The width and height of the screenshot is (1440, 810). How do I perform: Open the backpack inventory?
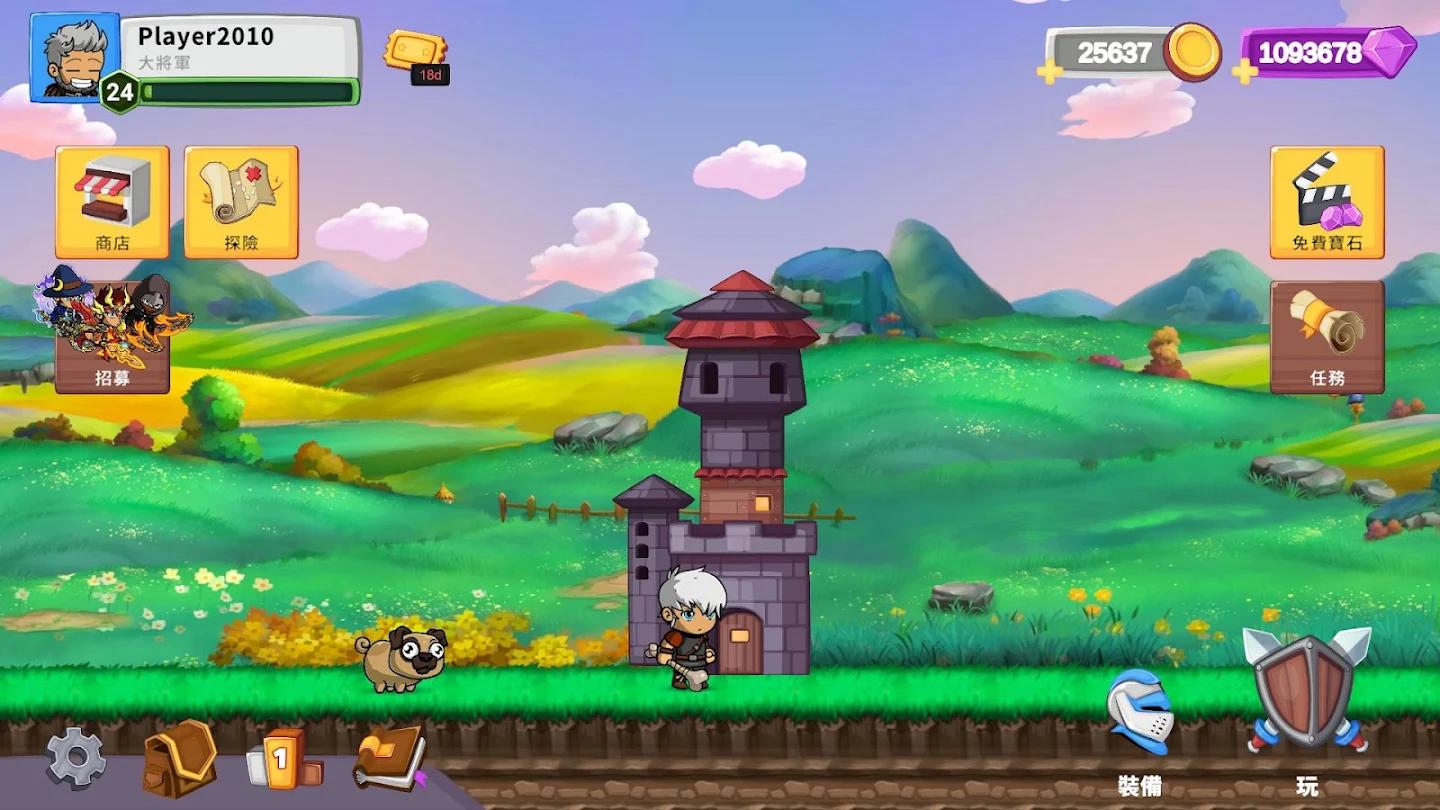coord(179,758)
